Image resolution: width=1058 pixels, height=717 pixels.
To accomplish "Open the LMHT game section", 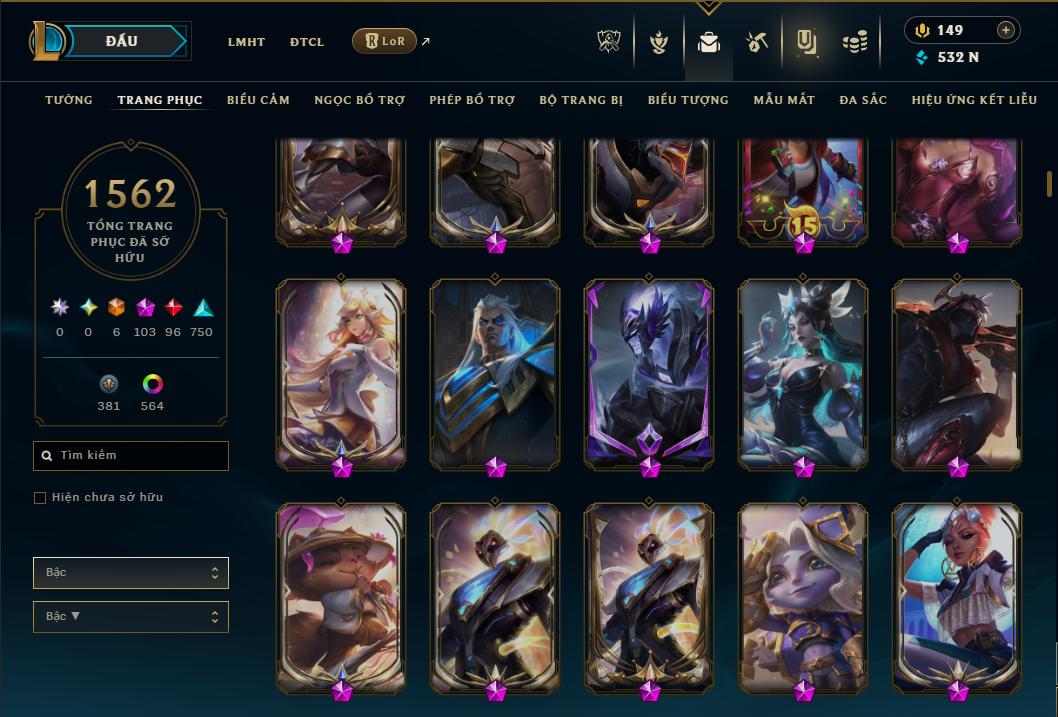I will point(246,42).
